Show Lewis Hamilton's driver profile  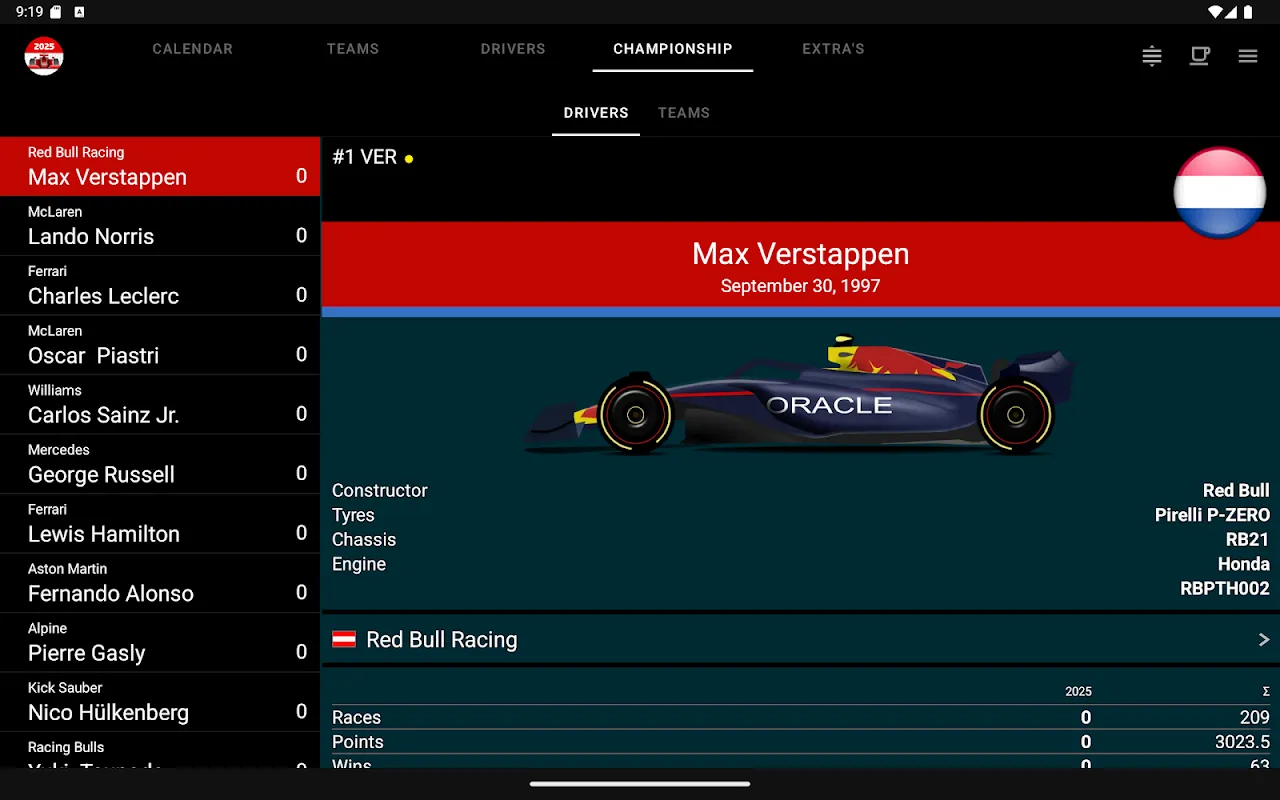click(160, 523)
